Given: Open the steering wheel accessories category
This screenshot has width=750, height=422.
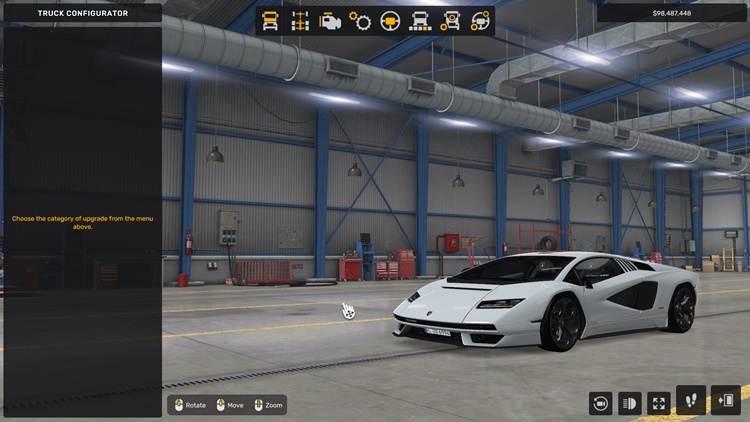Looking at the screenshot, I should pyautogui.click(x=480, y=21).
